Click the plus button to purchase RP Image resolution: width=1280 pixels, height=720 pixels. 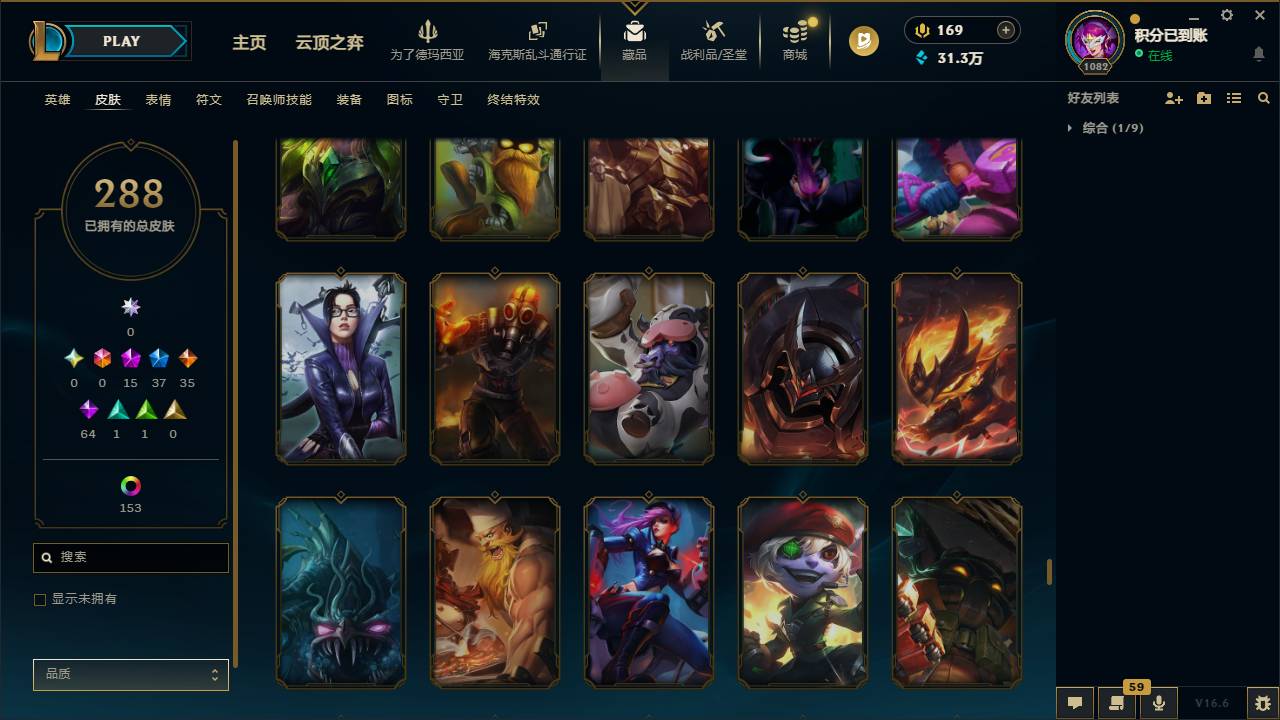[x=1005, y=30]
